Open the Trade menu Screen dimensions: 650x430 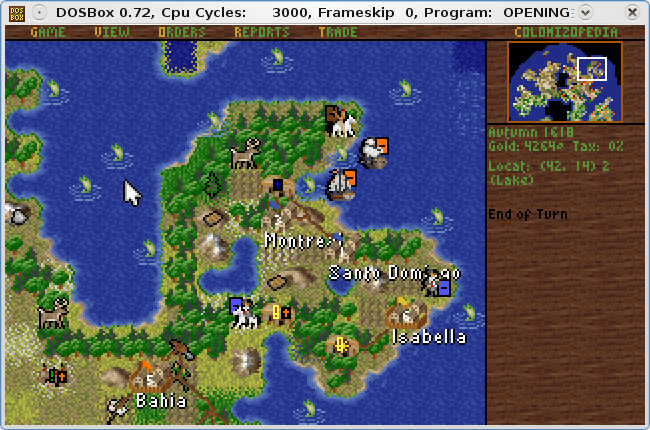click(x=337, y=32)
